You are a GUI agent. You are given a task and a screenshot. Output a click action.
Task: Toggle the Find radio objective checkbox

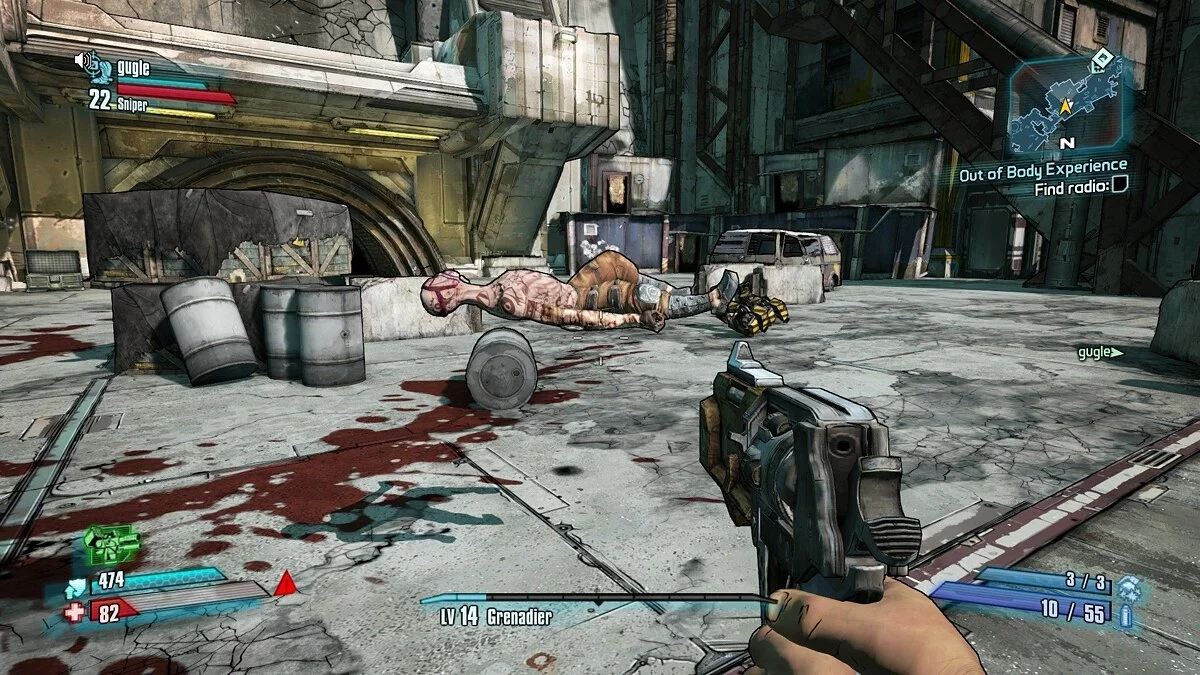[1120, 183]
